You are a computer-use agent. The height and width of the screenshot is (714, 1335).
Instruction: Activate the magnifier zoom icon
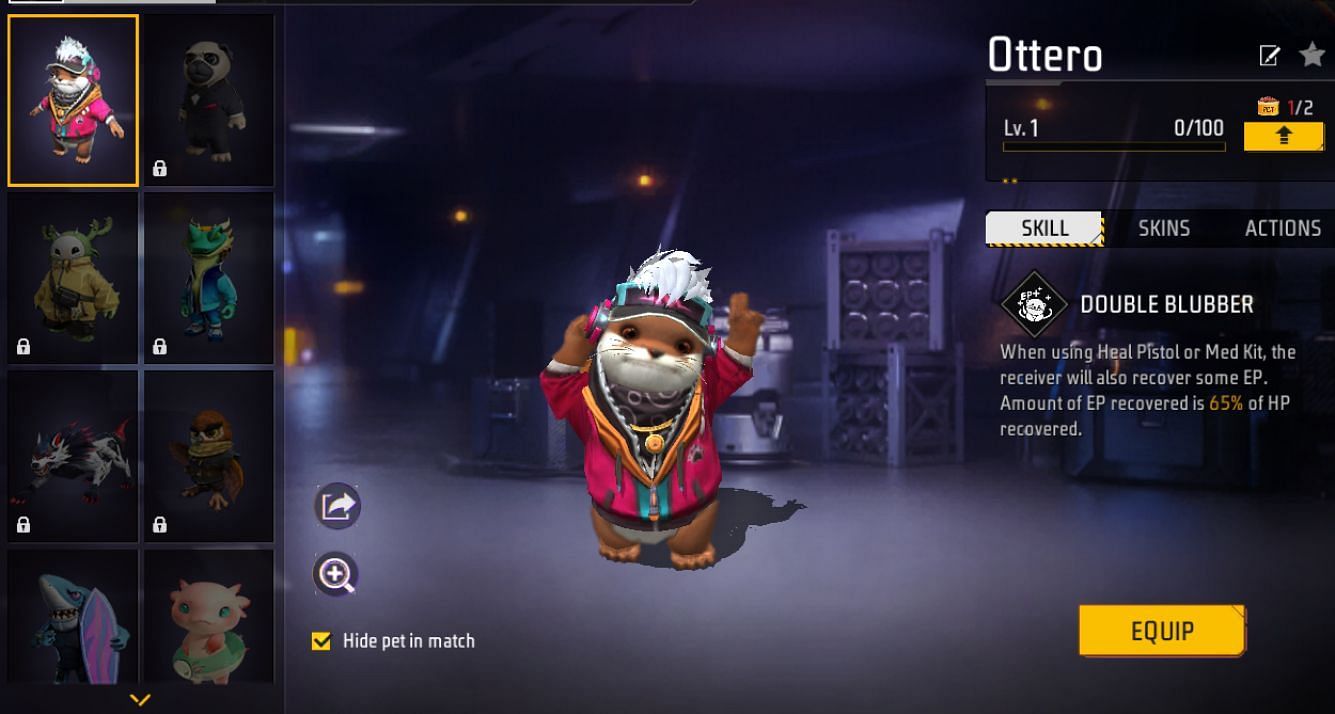(x=335, y=574)
